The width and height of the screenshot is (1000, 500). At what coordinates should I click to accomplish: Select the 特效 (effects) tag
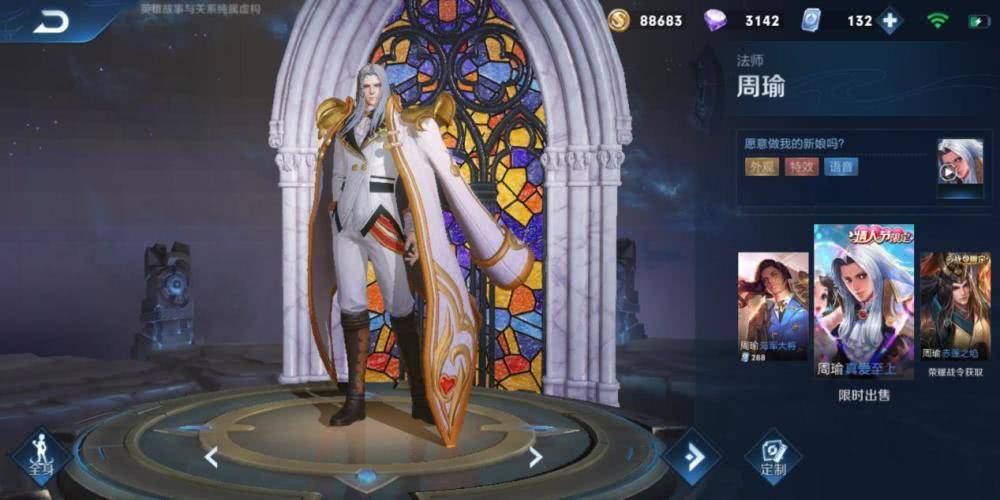click(x=801, y=167)
